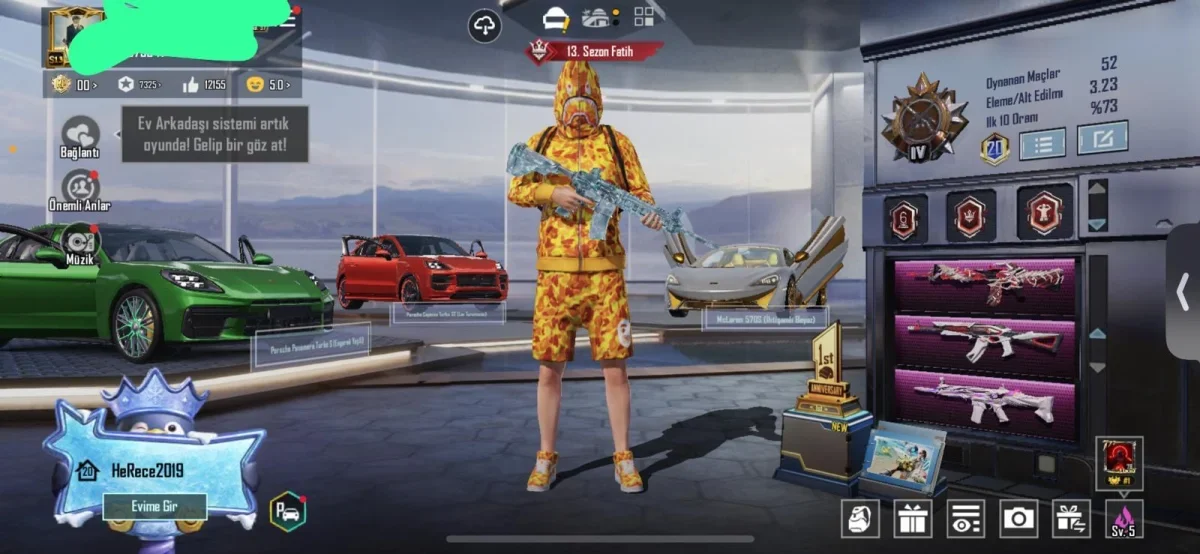The image size is (1200, 554).
Task: Open the Sv. 5 purple flame icon
Action: [x=1124, y=519]
